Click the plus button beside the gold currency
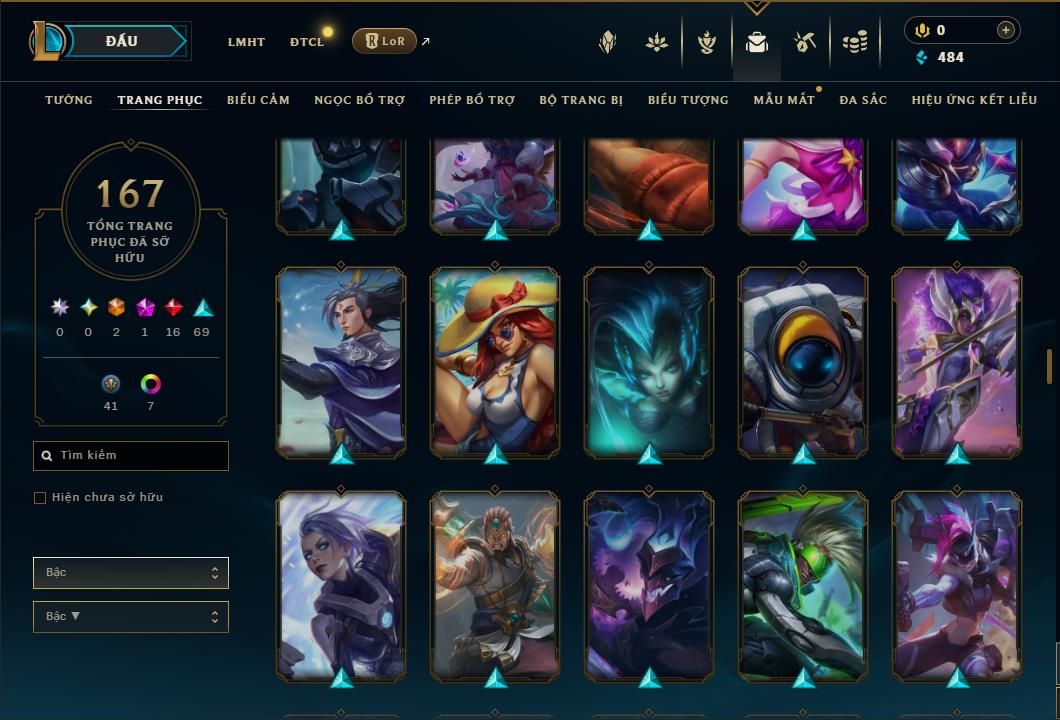 [1005, 30]
